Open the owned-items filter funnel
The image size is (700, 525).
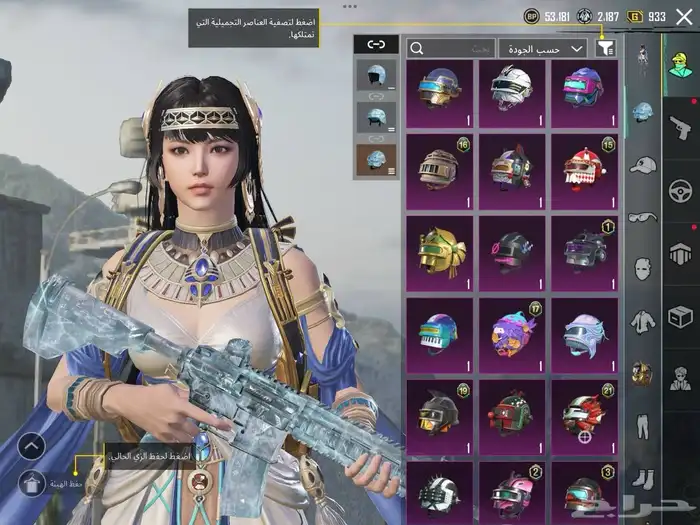tap(605, 47)
